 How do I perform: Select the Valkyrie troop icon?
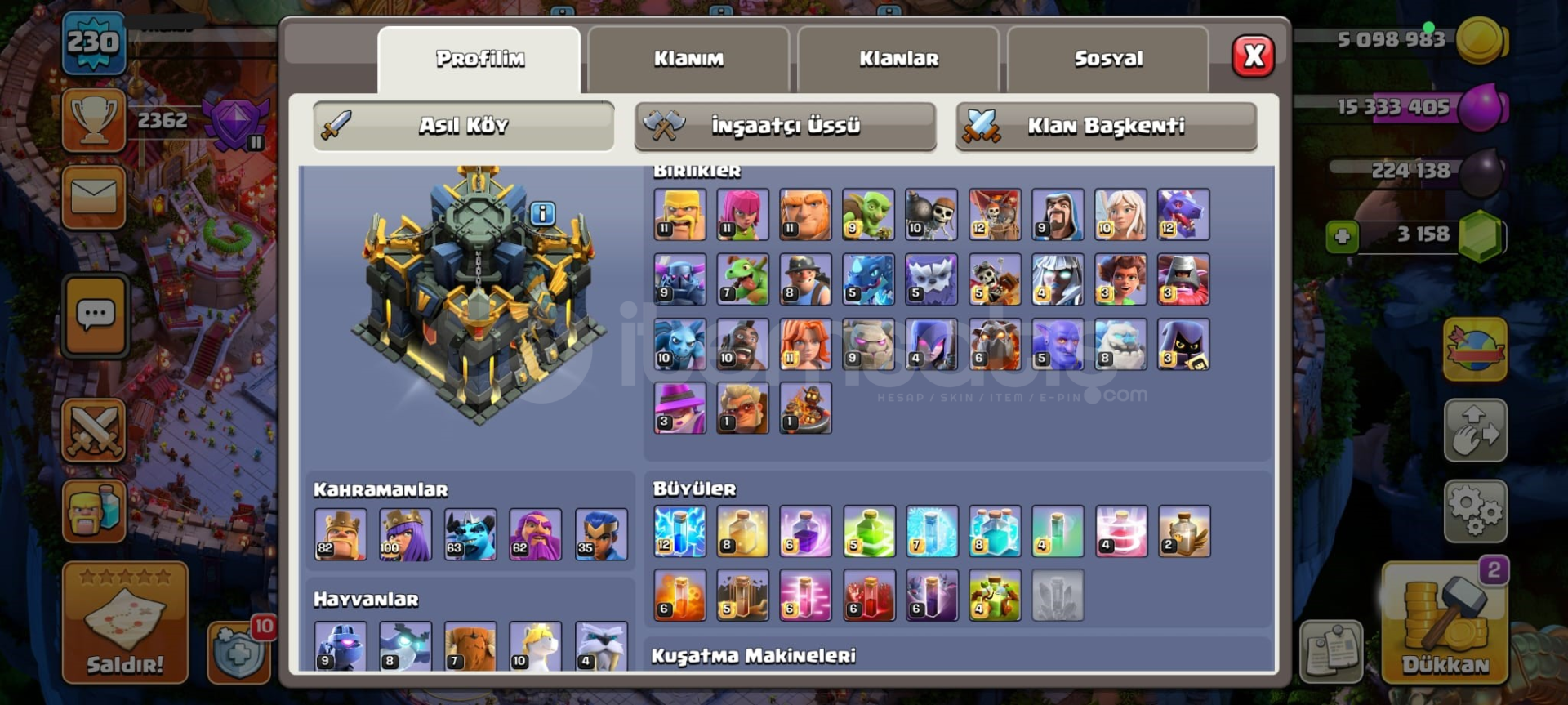pyautogui.click(x=806, y=344)
